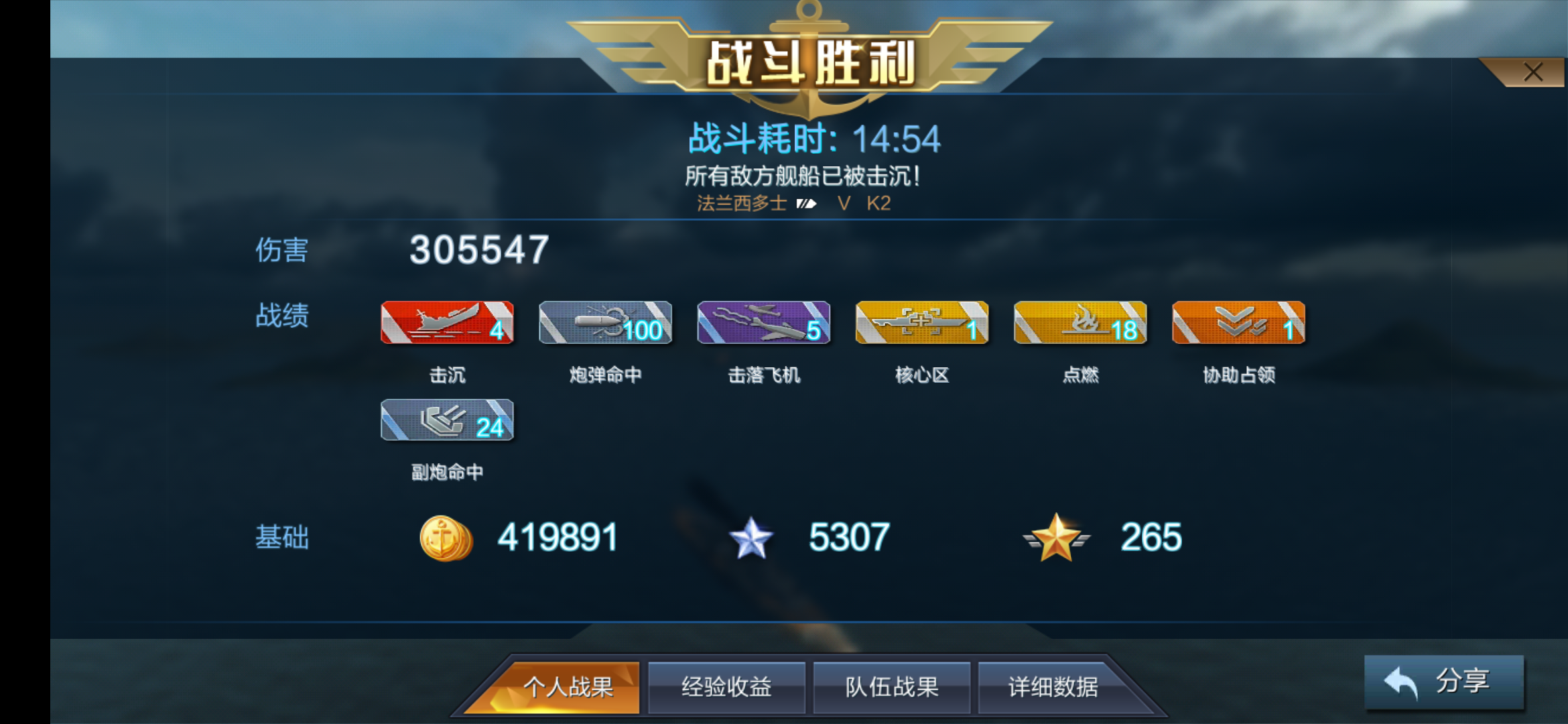Select the small flag emblem beside player name
The height and width of the screenshot is (724, 1568).
point(806,203)
